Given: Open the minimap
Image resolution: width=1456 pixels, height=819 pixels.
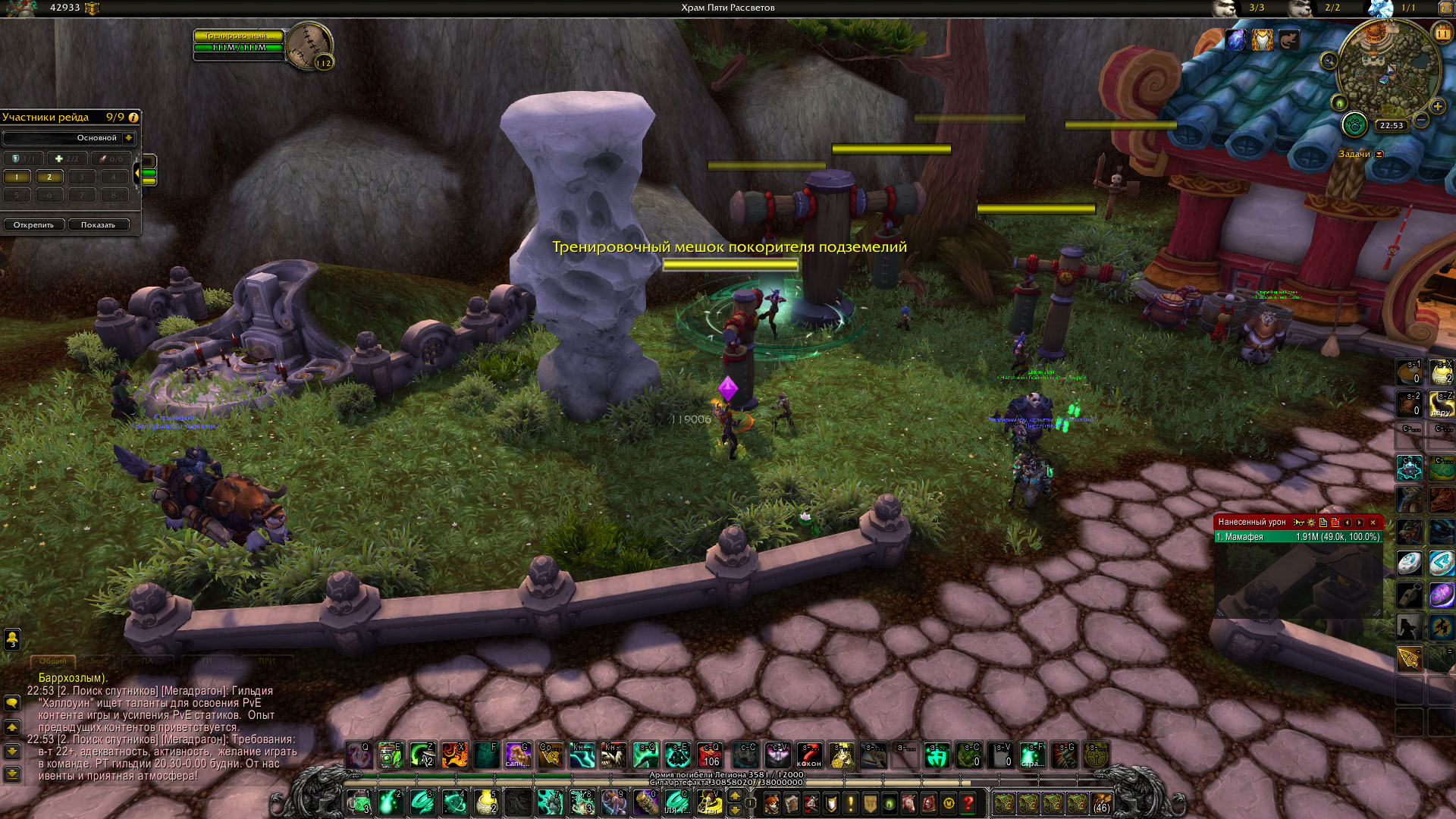Looking at the screenshot, I should coord(1388,72).
